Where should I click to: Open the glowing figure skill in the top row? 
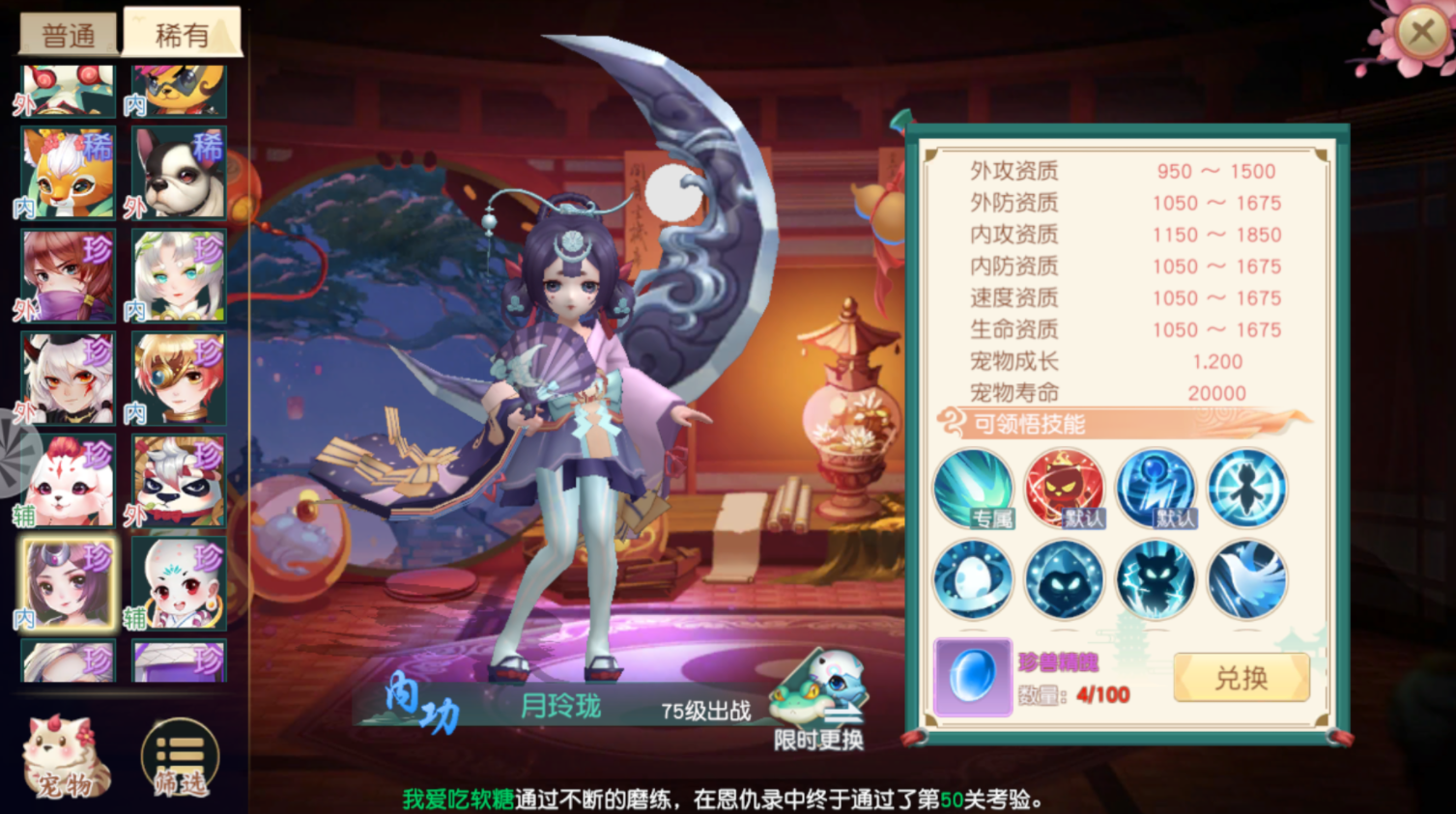[1246, 489]
